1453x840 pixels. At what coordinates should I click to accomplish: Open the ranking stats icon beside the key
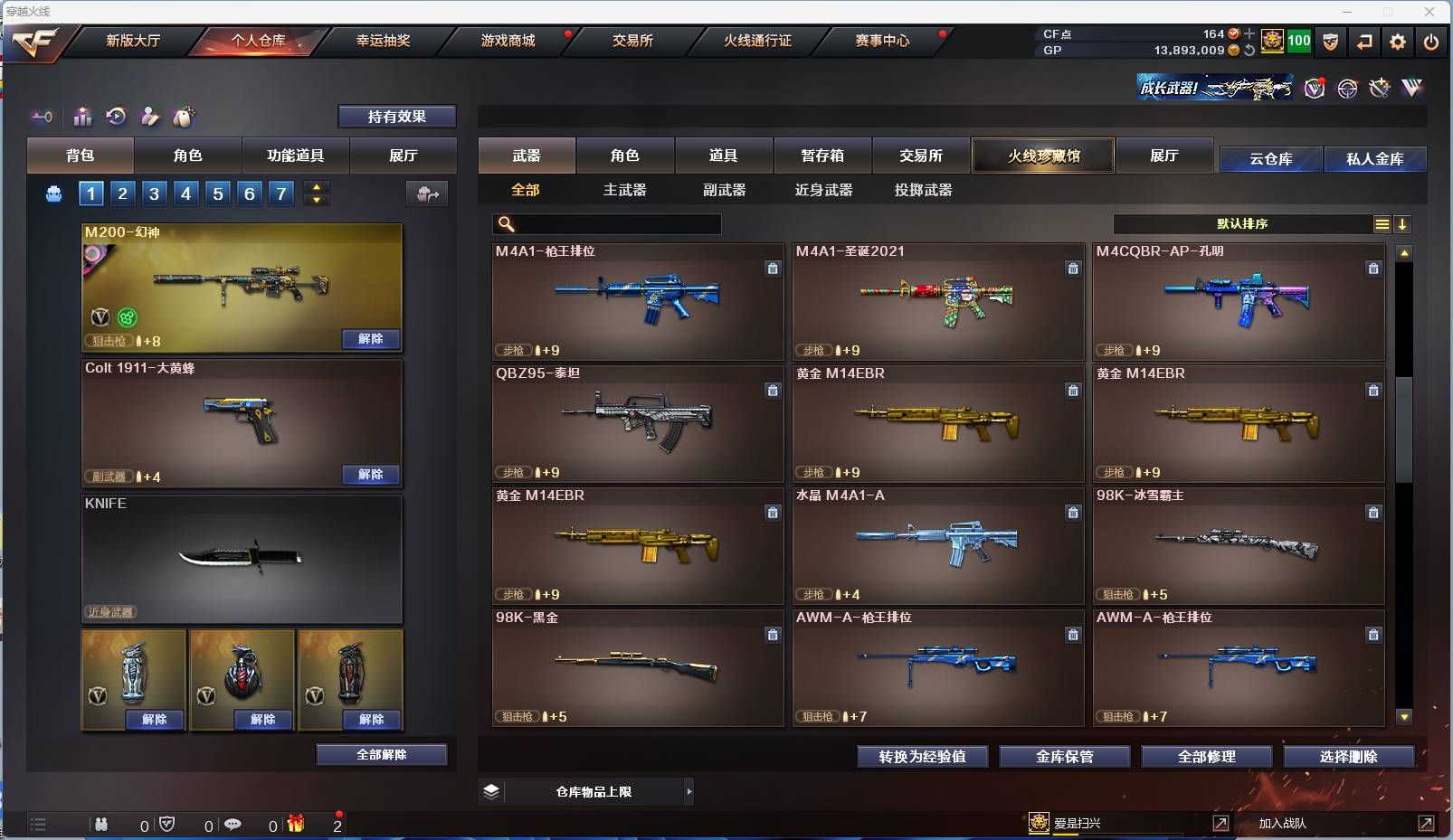click(82, 117)
